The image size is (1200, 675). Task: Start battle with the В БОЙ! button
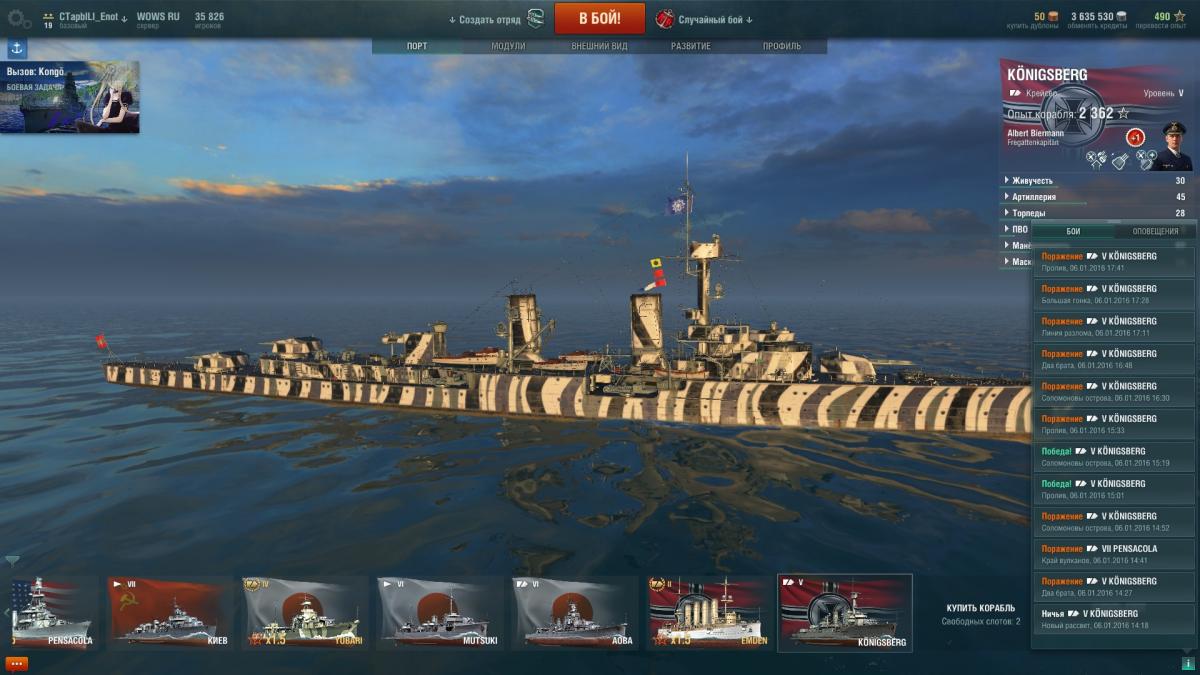(x=600, y=18)
